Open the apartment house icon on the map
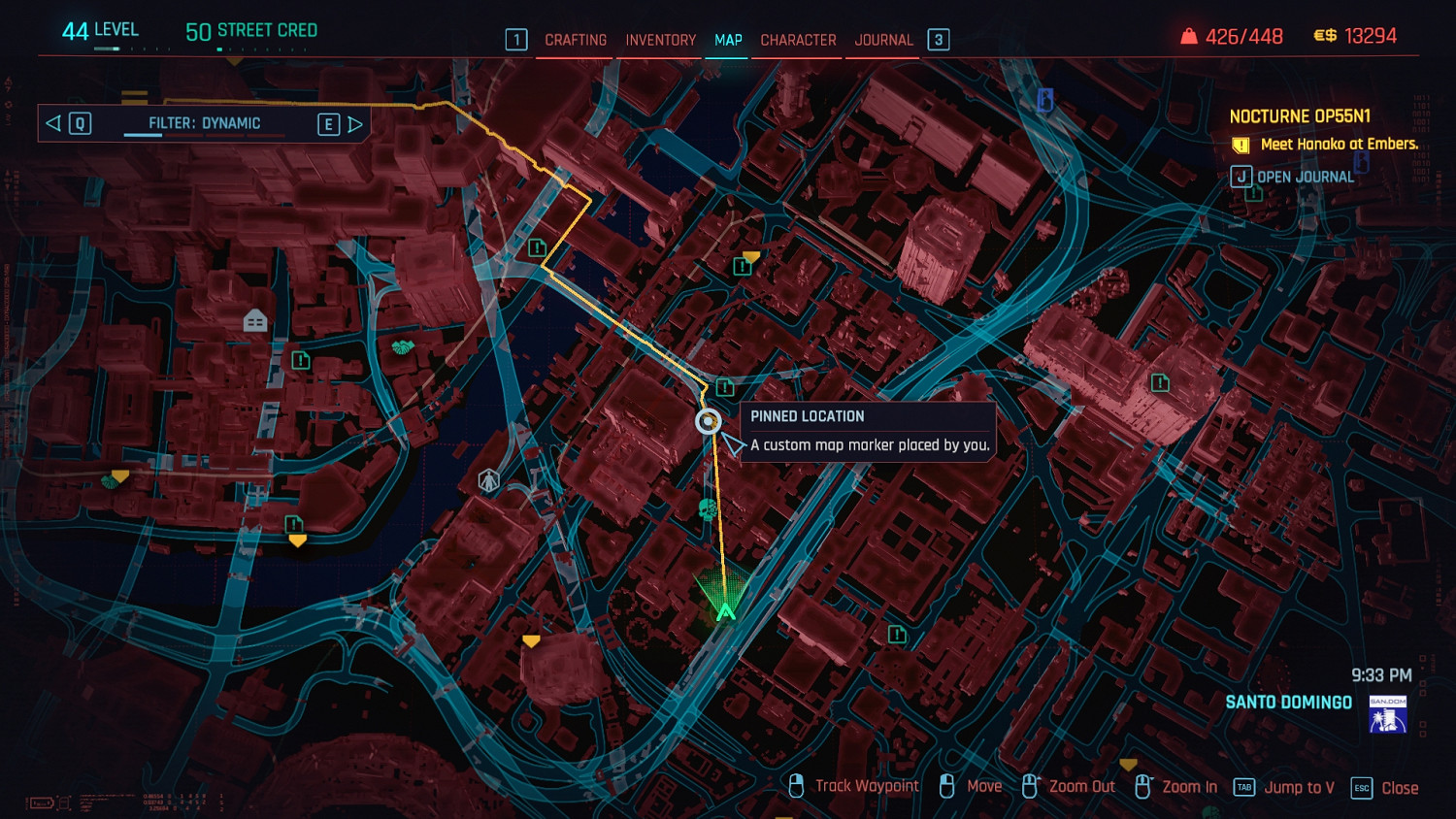 tap(254, 319)
